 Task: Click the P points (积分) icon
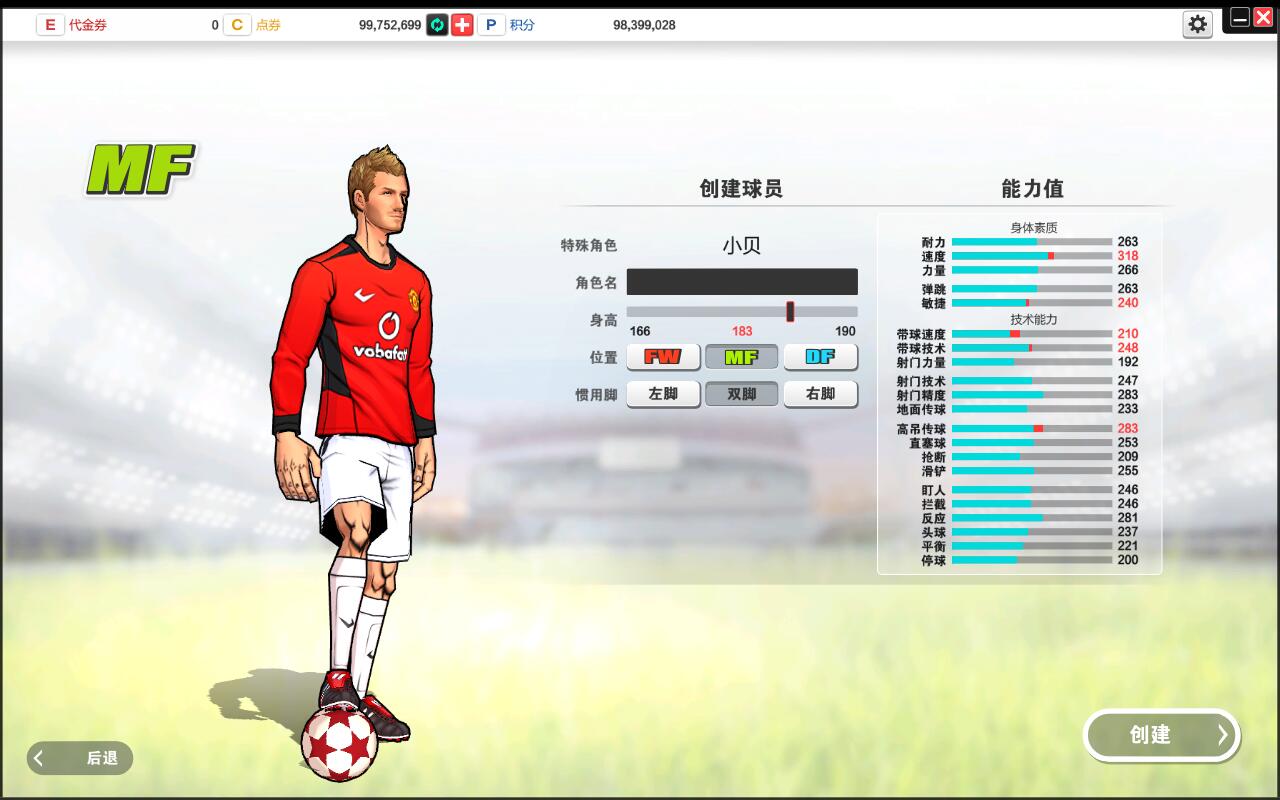tap(490, 24)
